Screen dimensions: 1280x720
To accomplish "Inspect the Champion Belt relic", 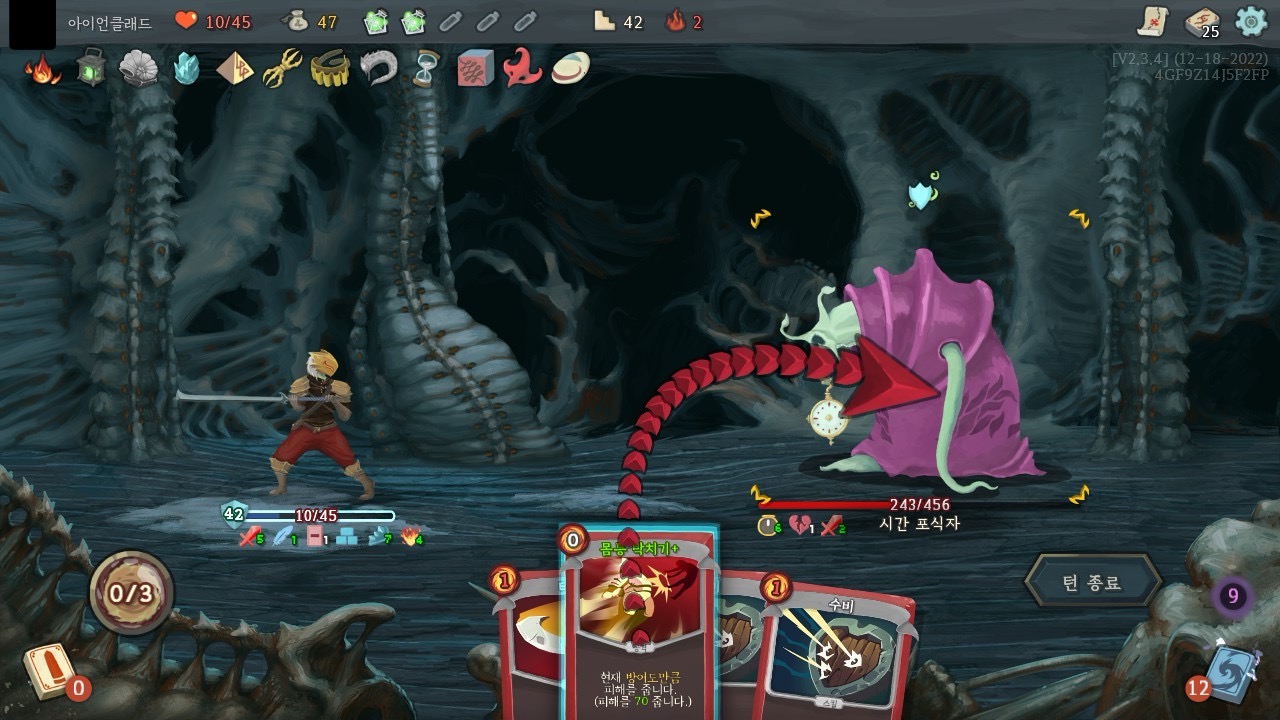I will pyautogui.click(x=330, y=68).
